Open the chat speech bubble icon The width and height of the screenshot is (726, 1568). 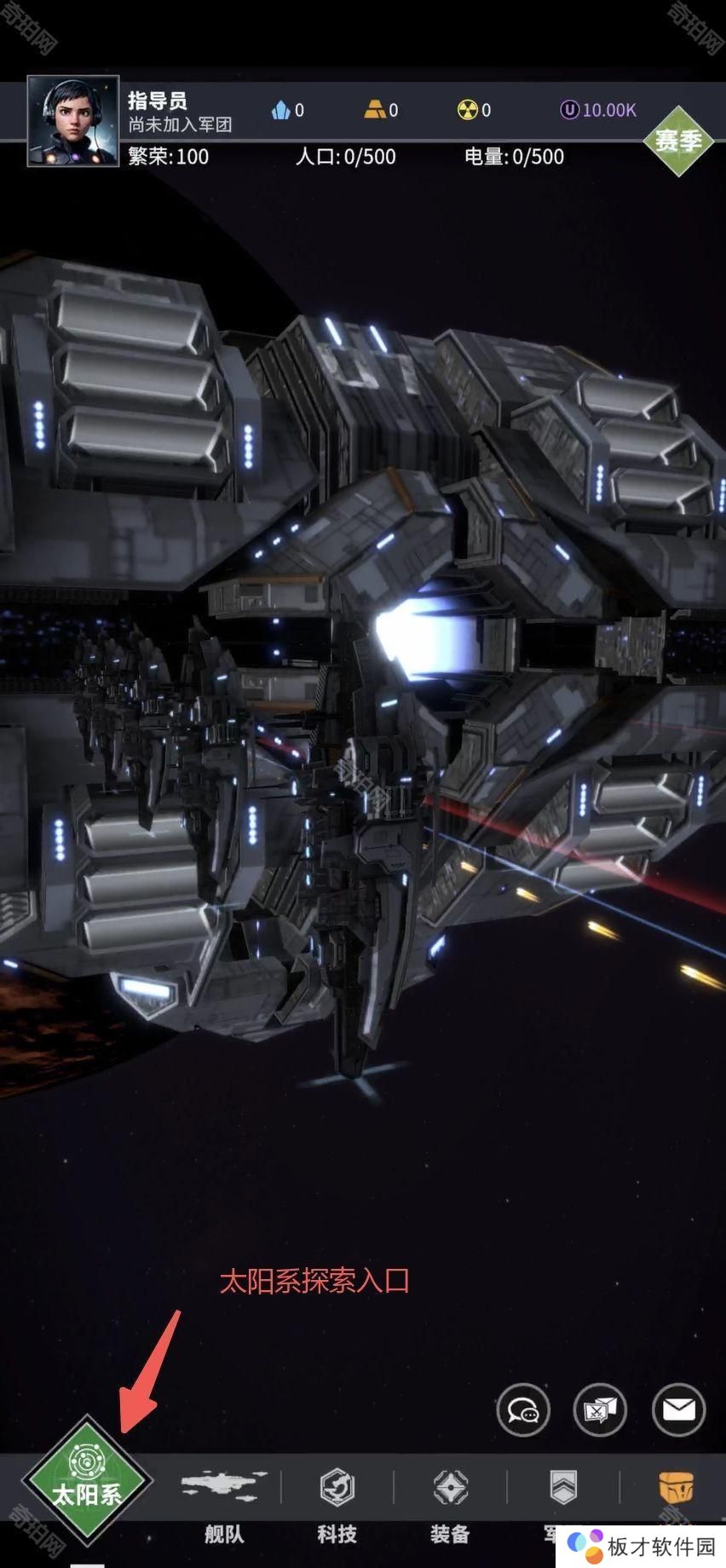523,1410
